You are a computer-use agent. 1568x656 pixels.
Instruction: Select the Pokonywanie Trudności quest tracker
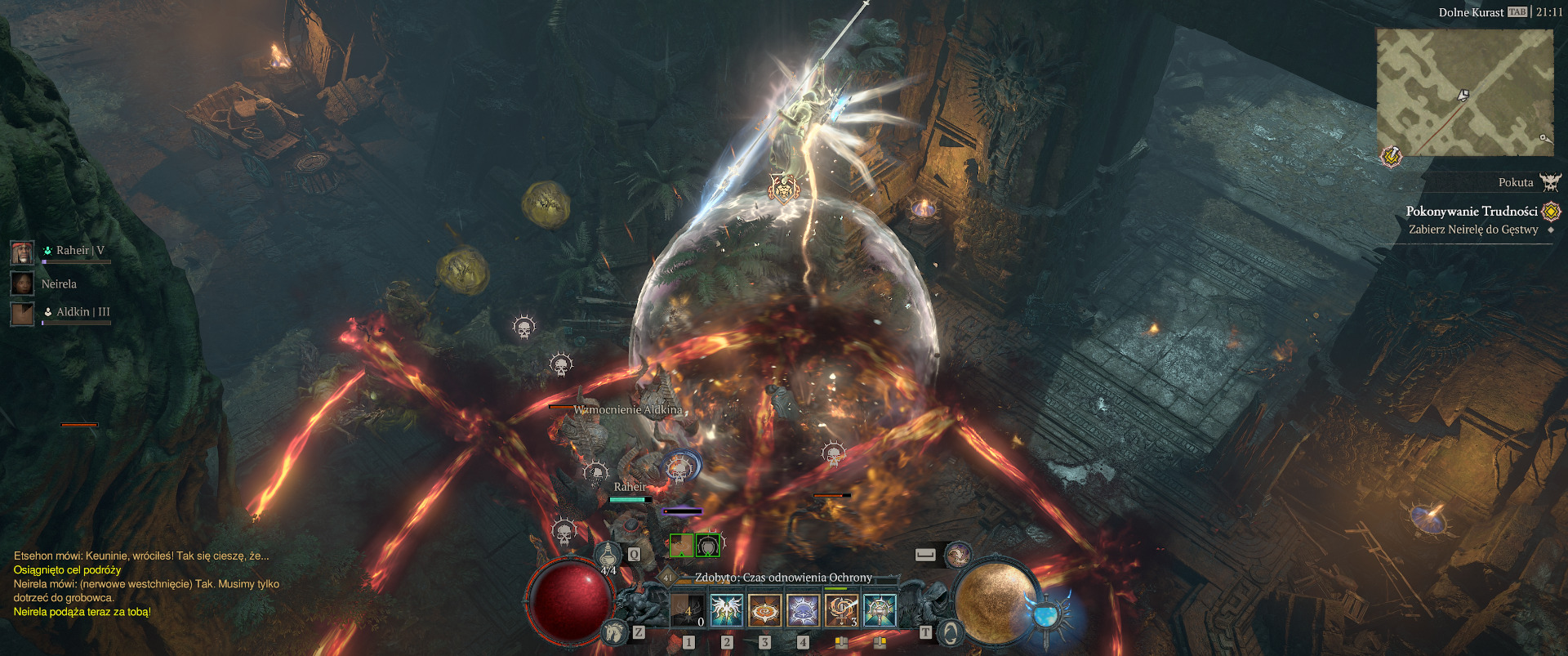1471,212
